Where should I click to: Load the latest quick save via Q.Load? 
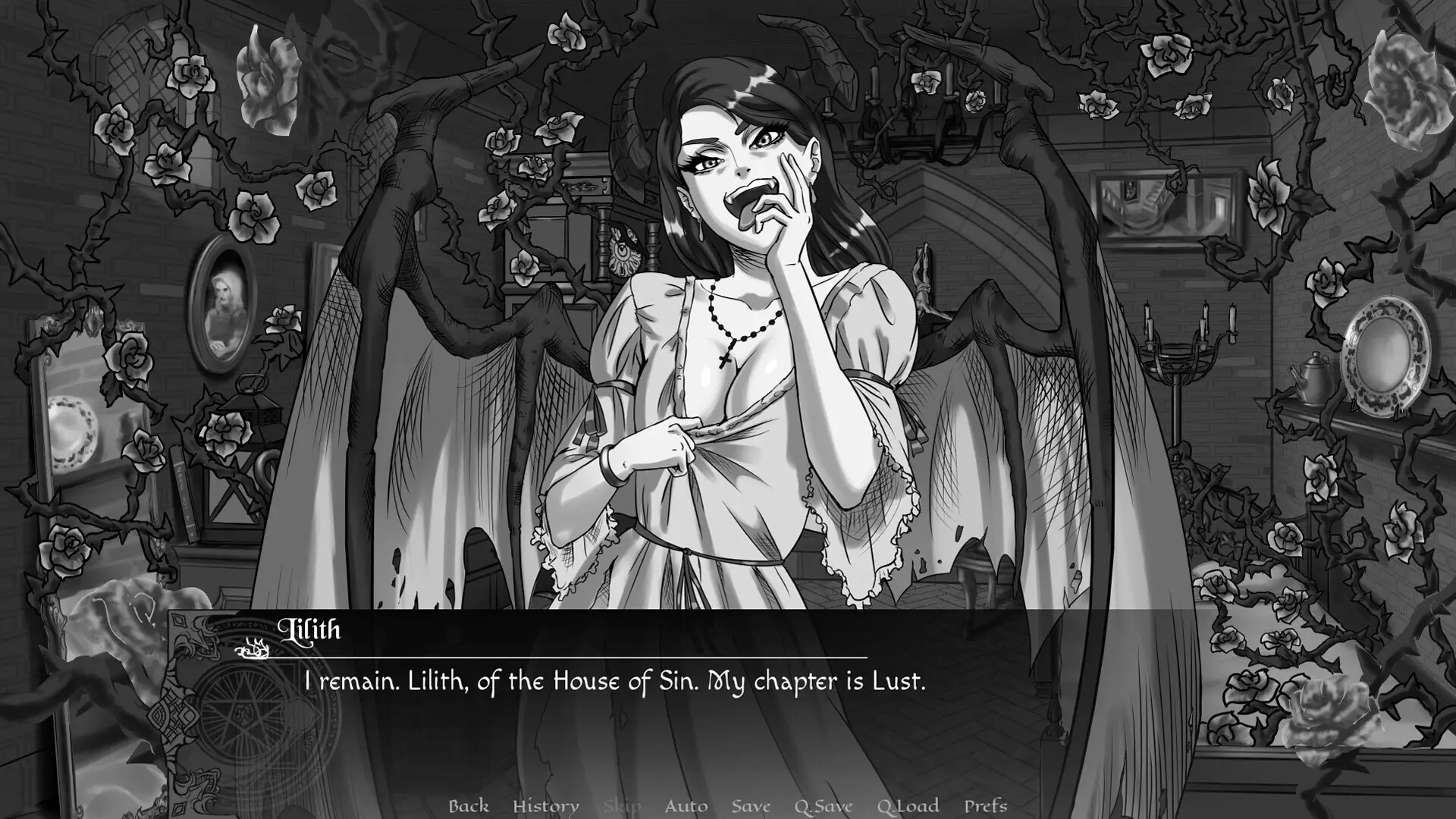coord(910,806)
